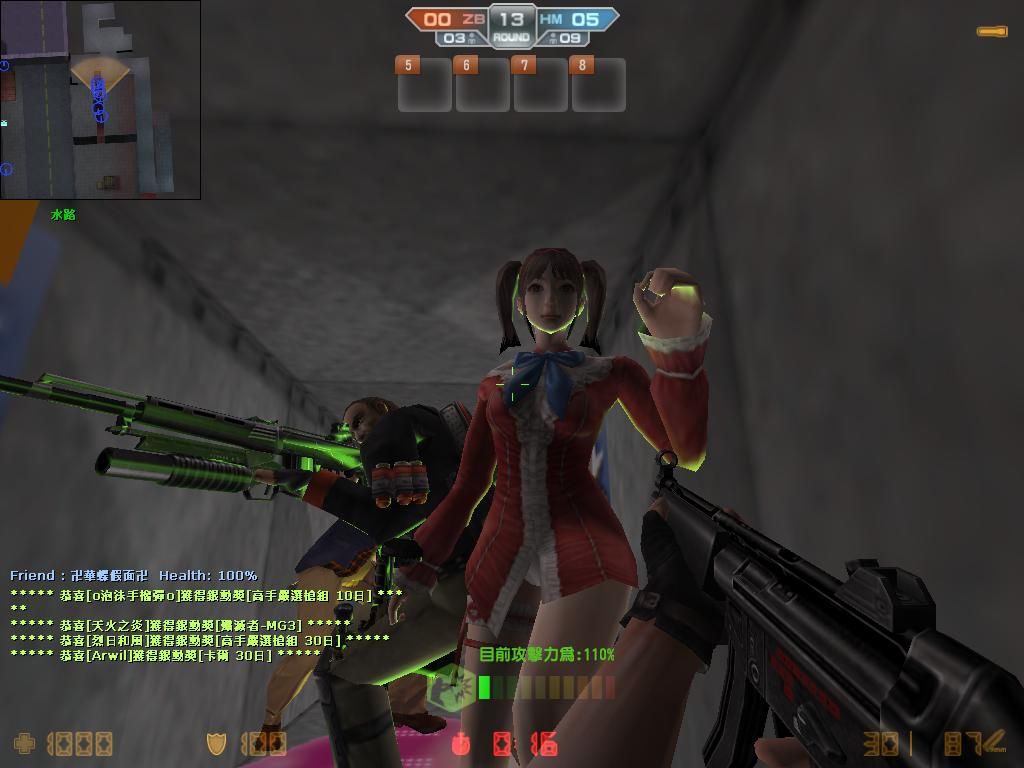
Task: Choose the skill slot numbered 6
Action: coord(482,84)
